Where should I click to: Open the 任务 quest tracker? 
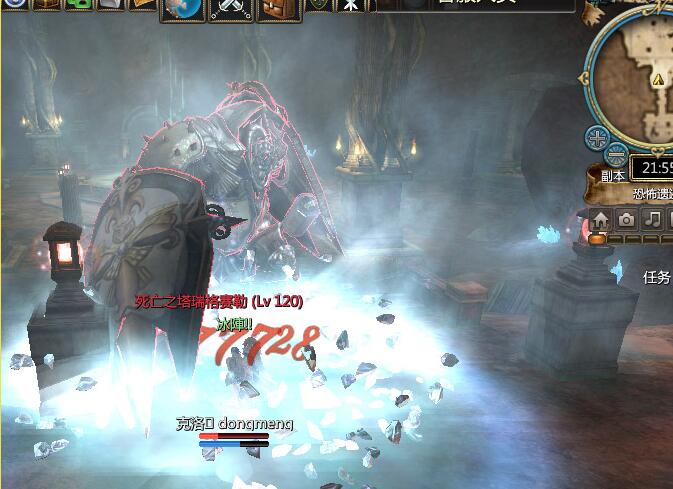coord(658,278)
